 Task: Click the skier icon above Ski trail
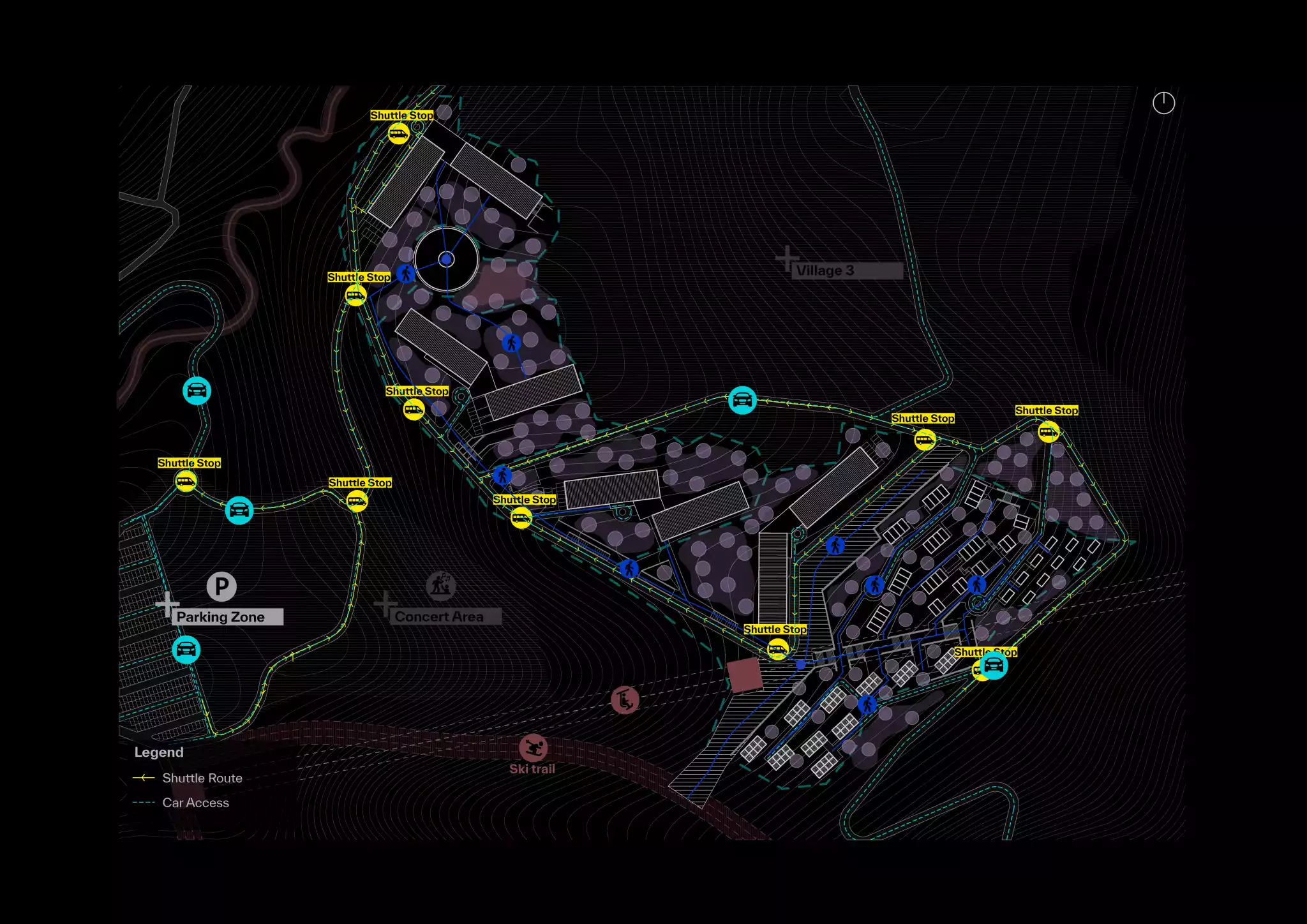click(533, 747)
